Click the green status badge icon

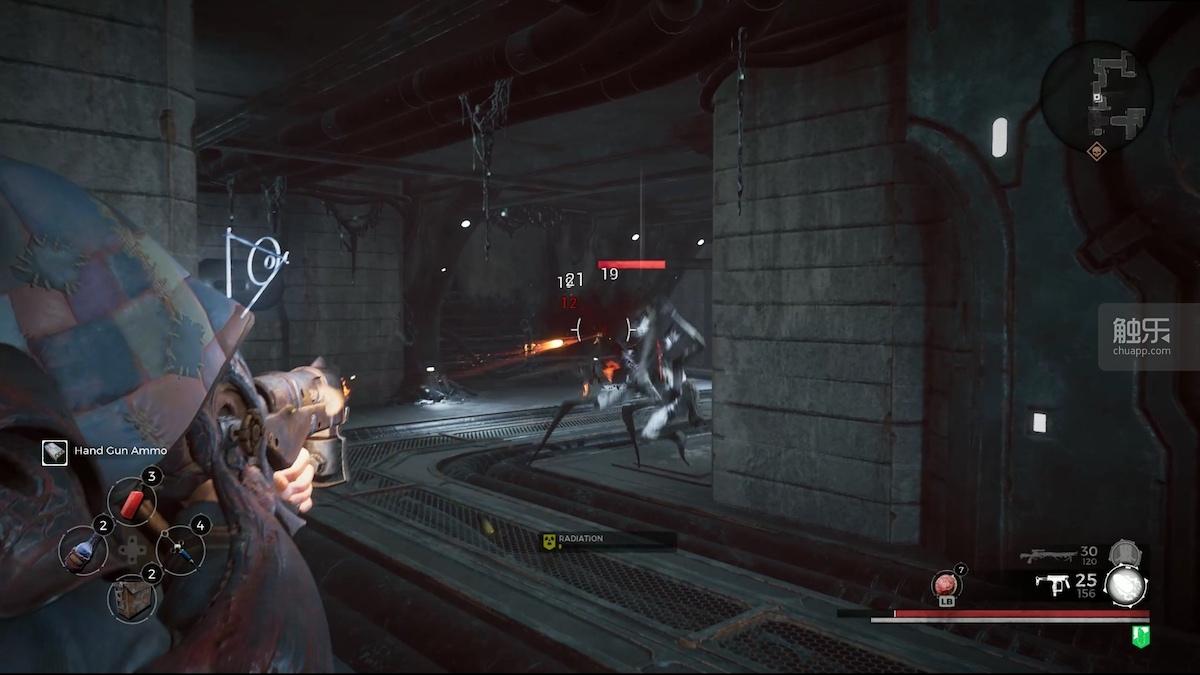pos(1140,634)
